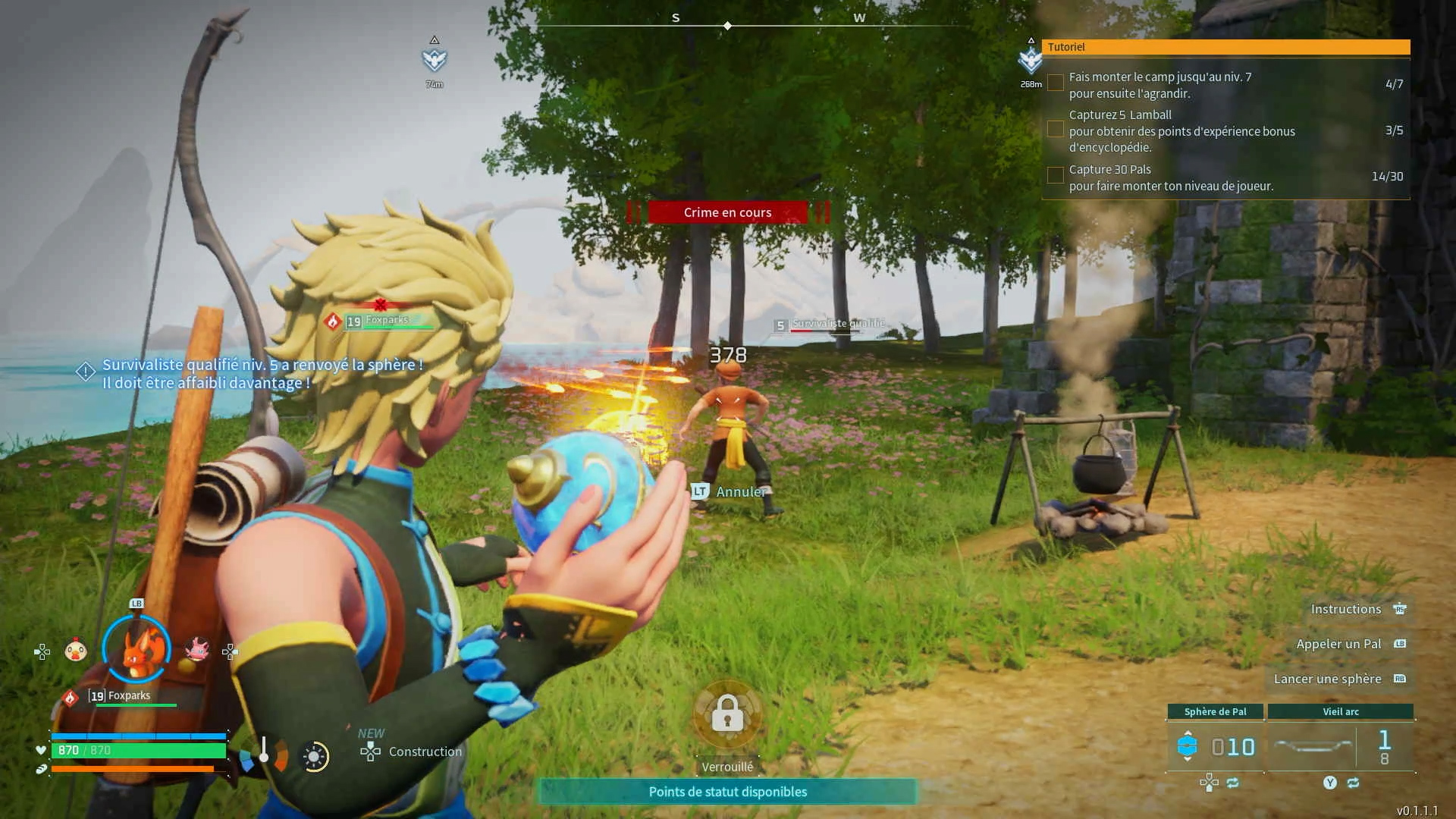Click the day-night sun clock icon
Viewport: 1456px width, 819px height.
click(315, 756)
